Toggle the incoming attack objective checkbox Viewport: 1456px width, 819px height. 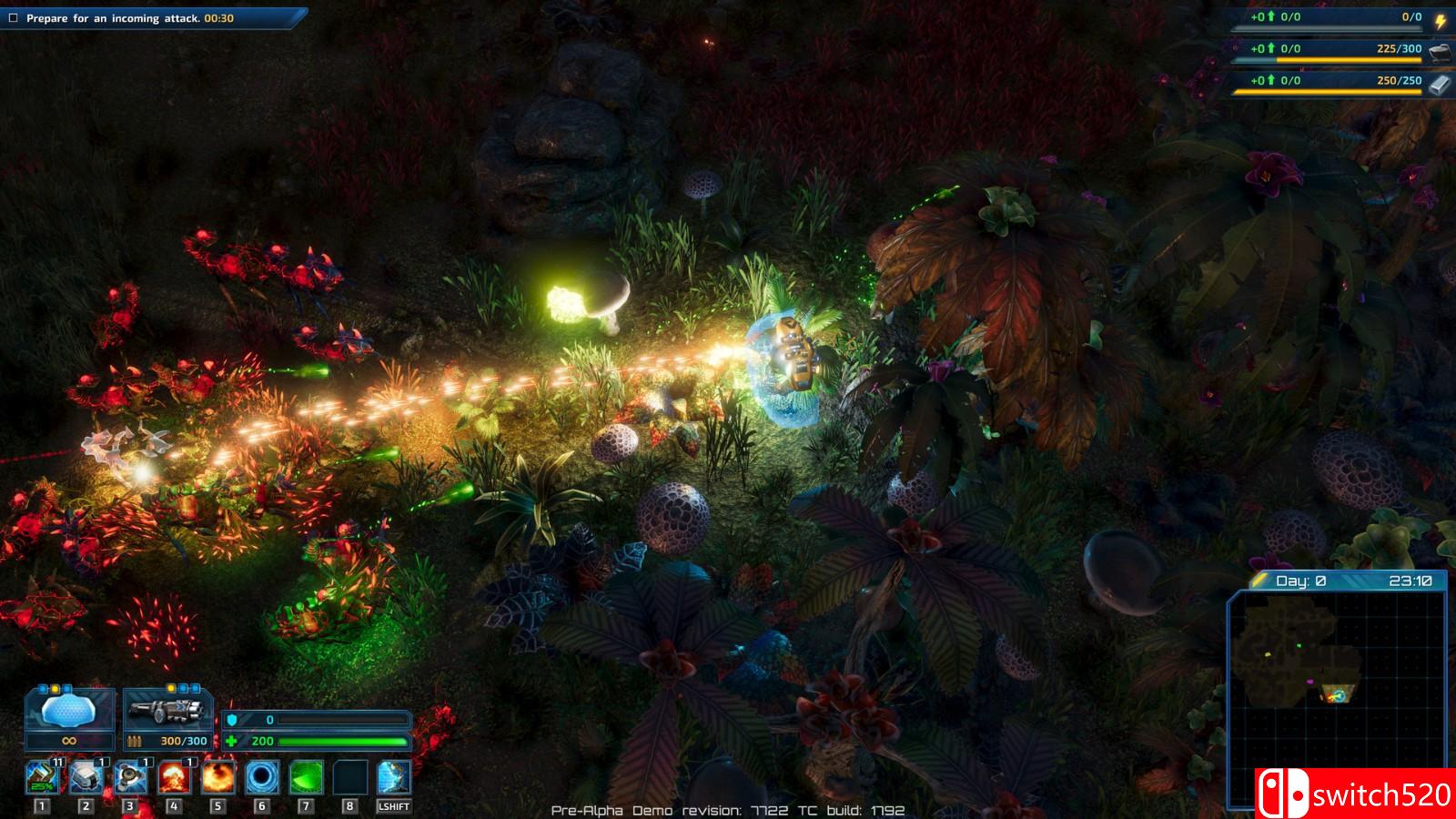coord(14,18)
